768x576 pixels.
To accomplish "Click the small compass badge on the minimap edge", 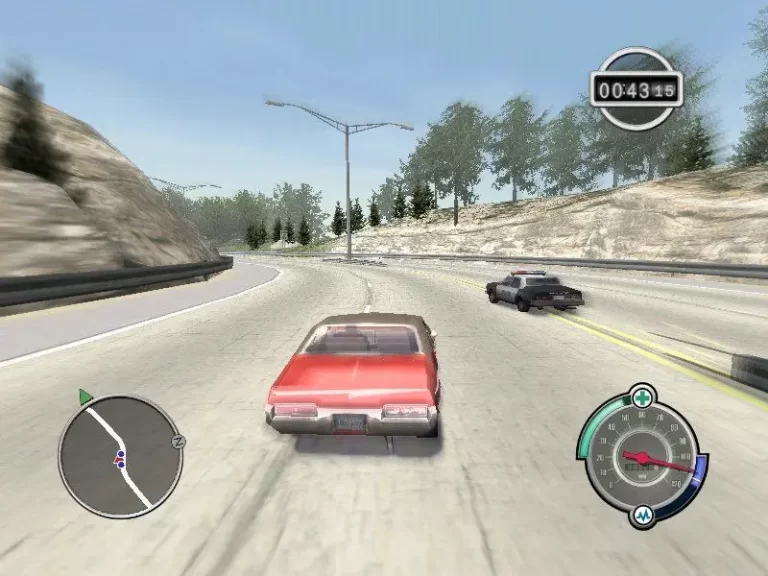I will (179, 440).
